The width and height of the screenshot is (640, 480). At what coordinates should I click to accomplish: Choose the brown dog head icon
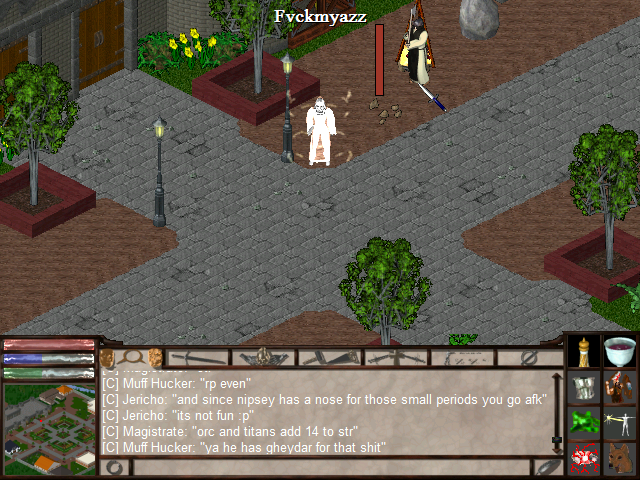click(620, 457)
